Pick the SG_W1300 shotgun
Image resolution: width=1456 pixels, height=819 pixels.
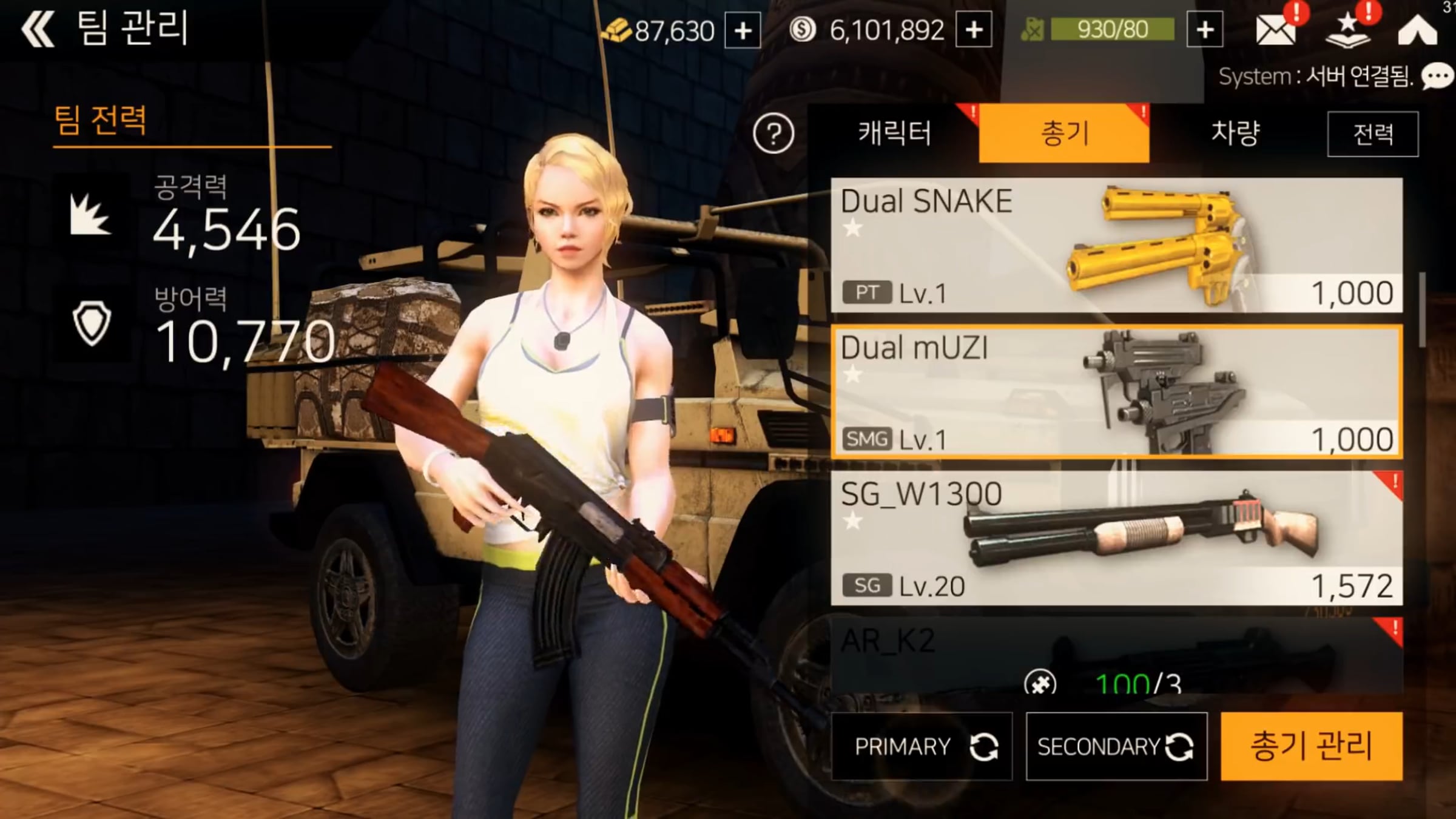(x=1116, y=538)
